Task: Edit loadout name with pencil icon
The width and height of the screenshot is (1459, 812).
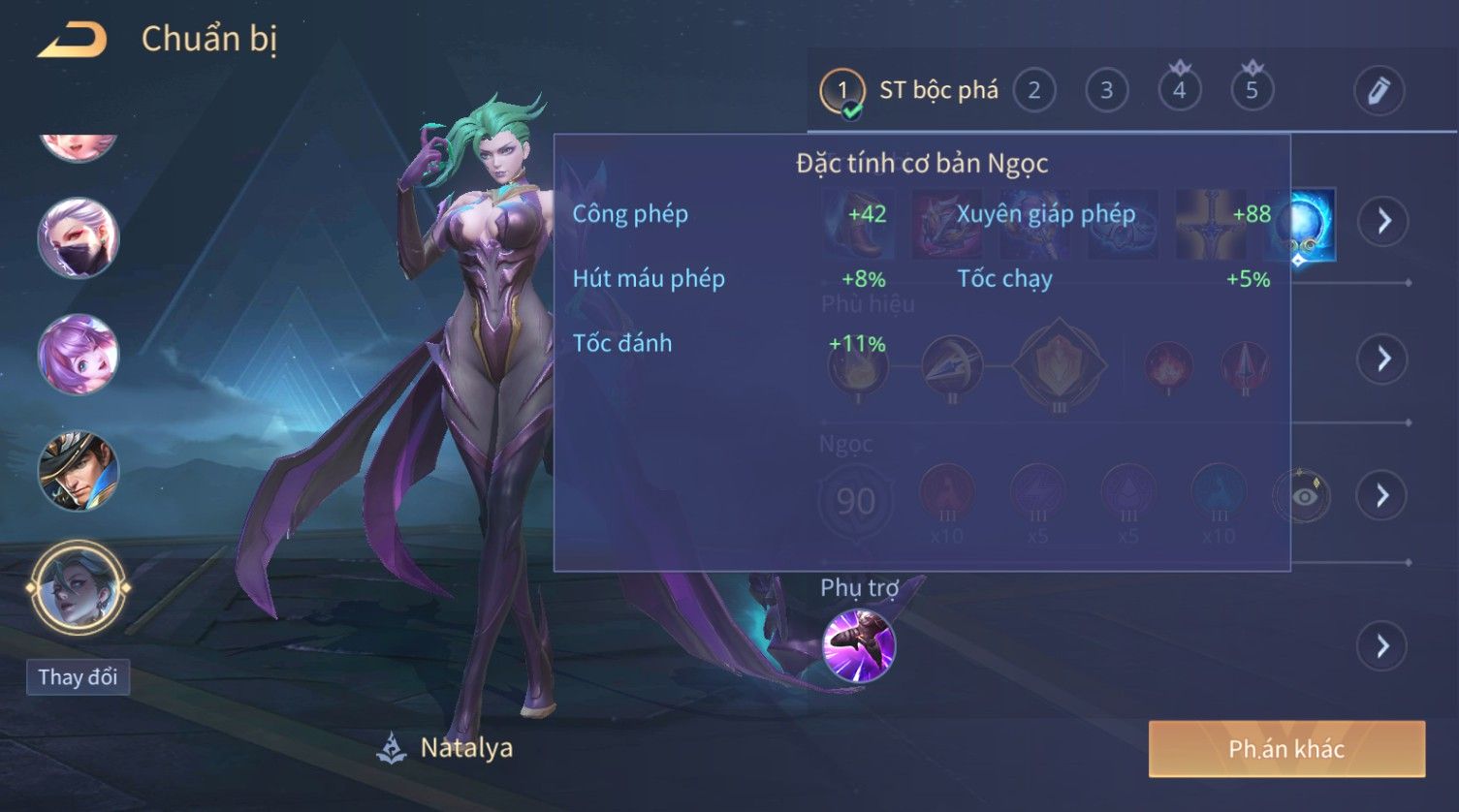Action: (1379, 91)
